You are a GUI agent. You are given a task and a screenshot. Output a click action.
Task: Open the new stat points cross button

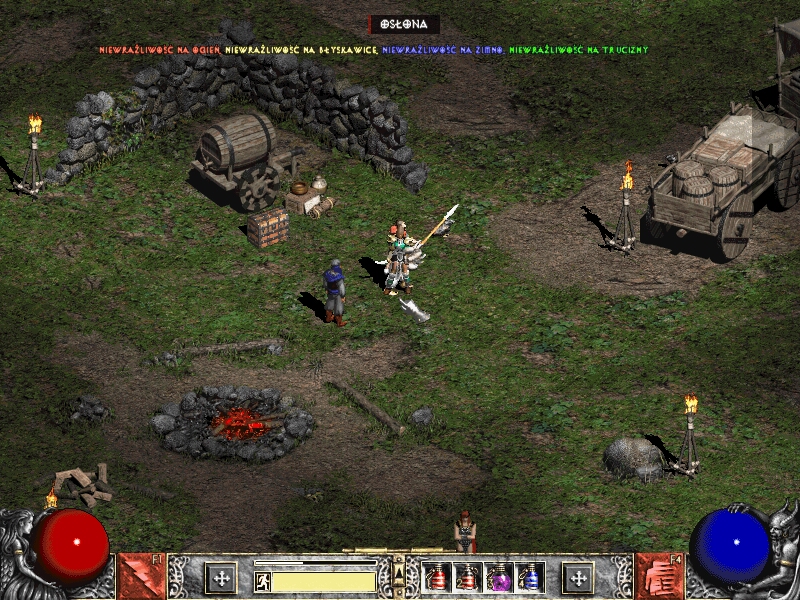click(x=220, y=577)
